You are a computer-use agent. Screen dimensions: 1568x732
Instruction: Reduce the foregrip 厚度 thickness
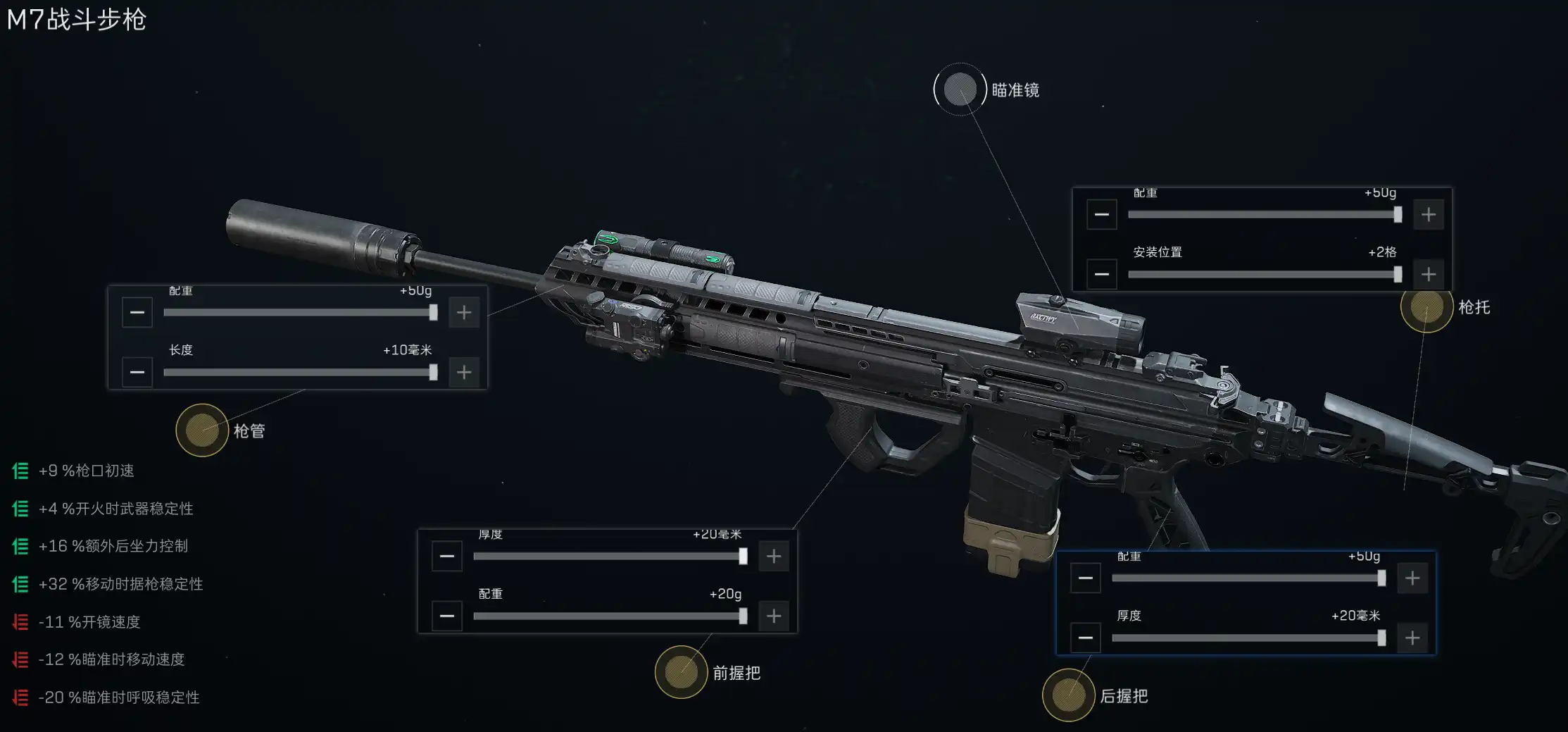pos(447,557)
